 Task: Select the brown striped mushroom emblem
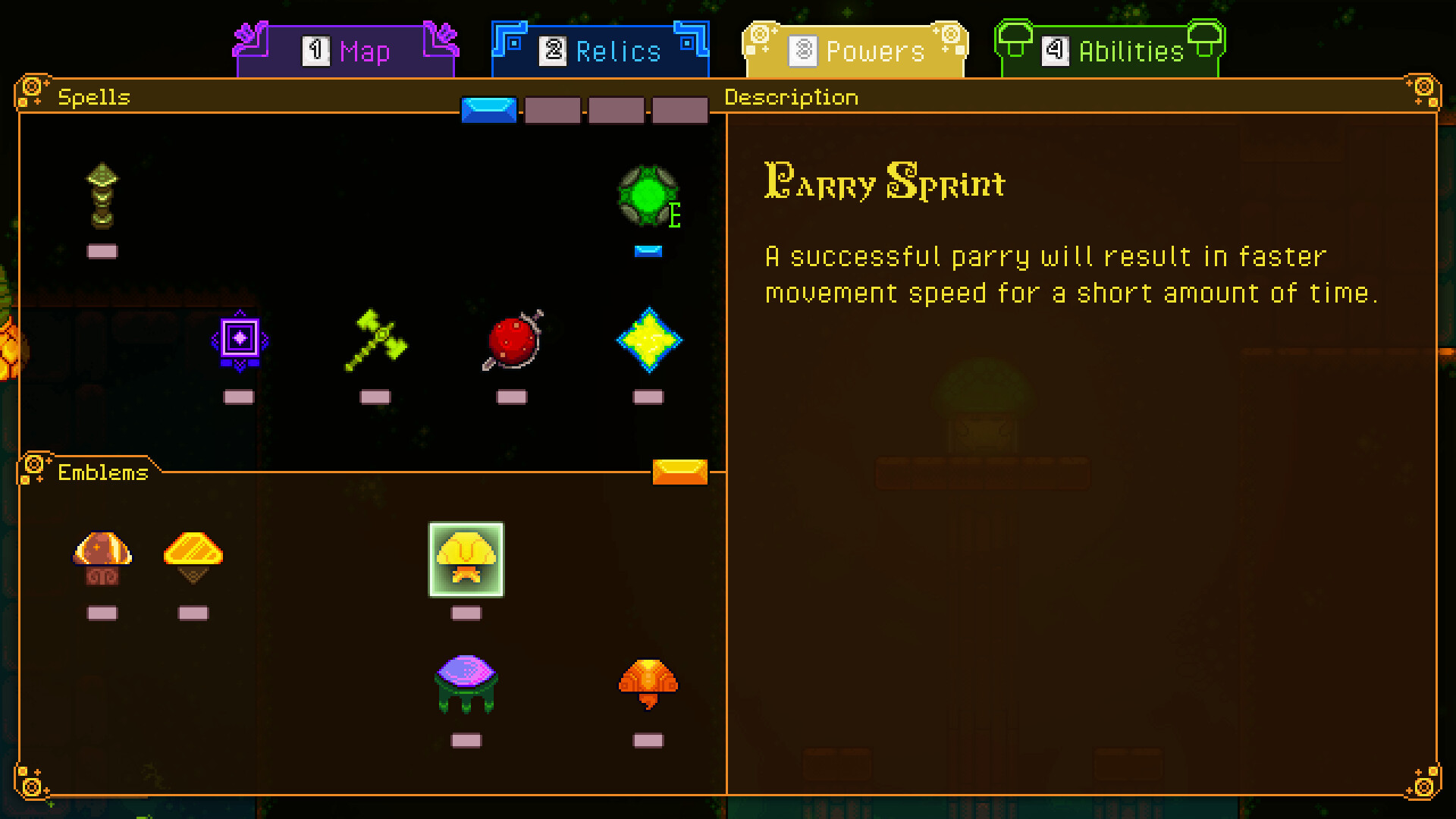point(102,557)
